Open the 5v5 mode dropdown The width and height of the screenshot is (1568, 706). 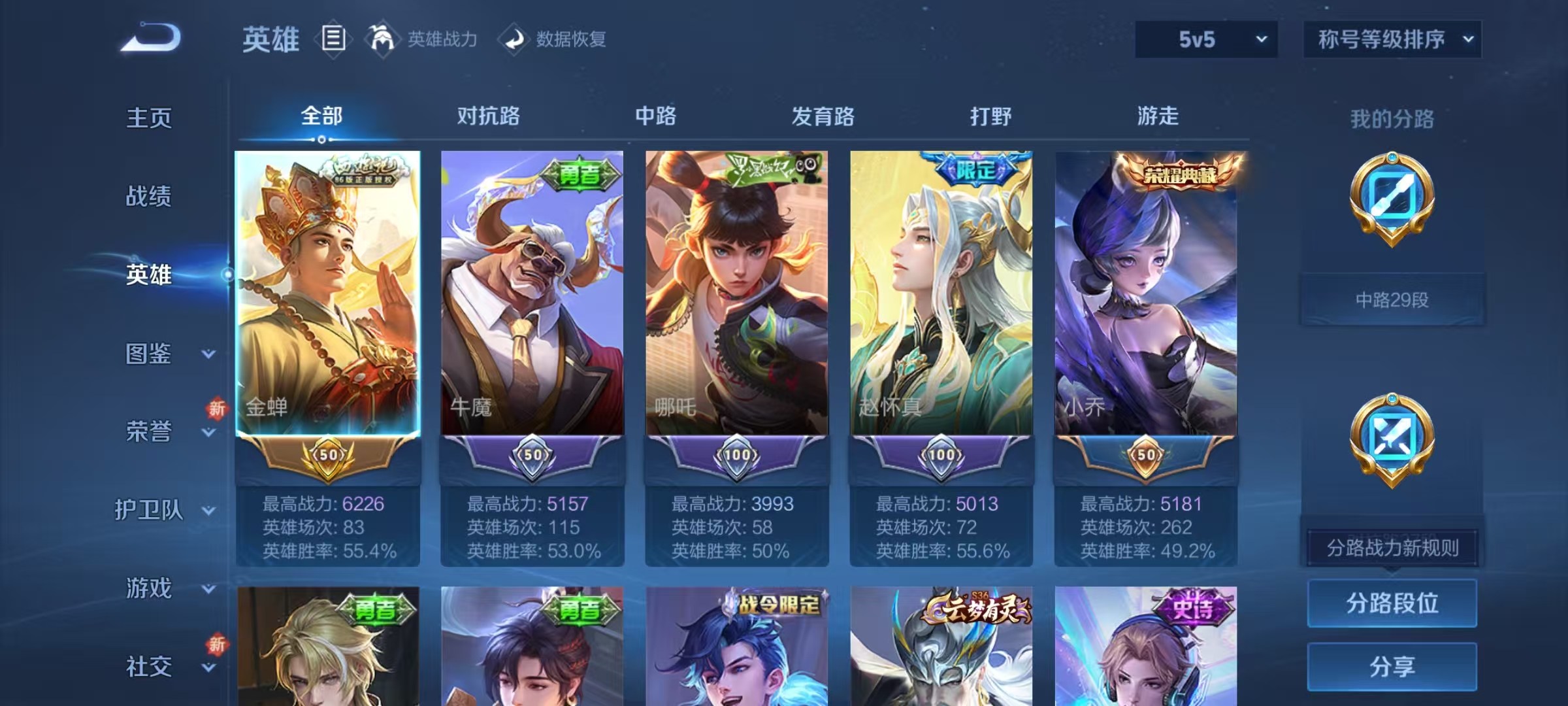[x=1204, y=39]
